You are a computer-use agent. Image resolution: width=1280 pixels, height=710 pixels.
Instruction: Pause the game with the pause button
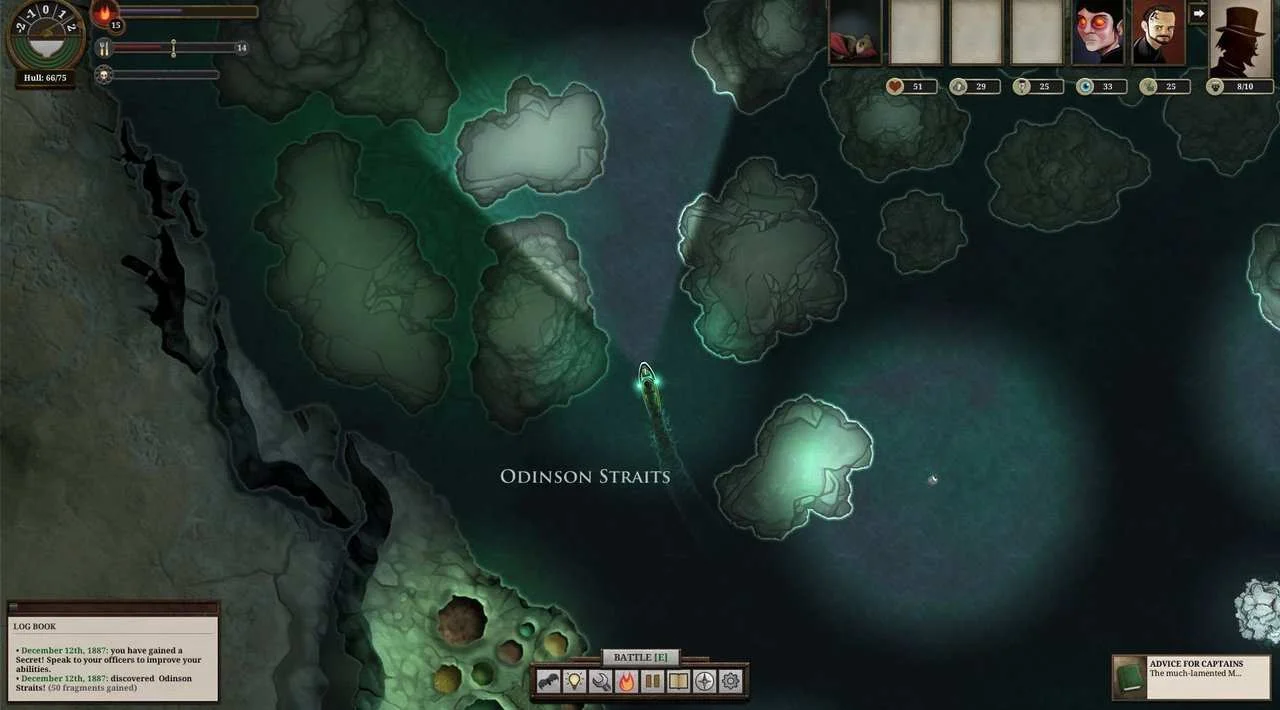tap(652, 682)
